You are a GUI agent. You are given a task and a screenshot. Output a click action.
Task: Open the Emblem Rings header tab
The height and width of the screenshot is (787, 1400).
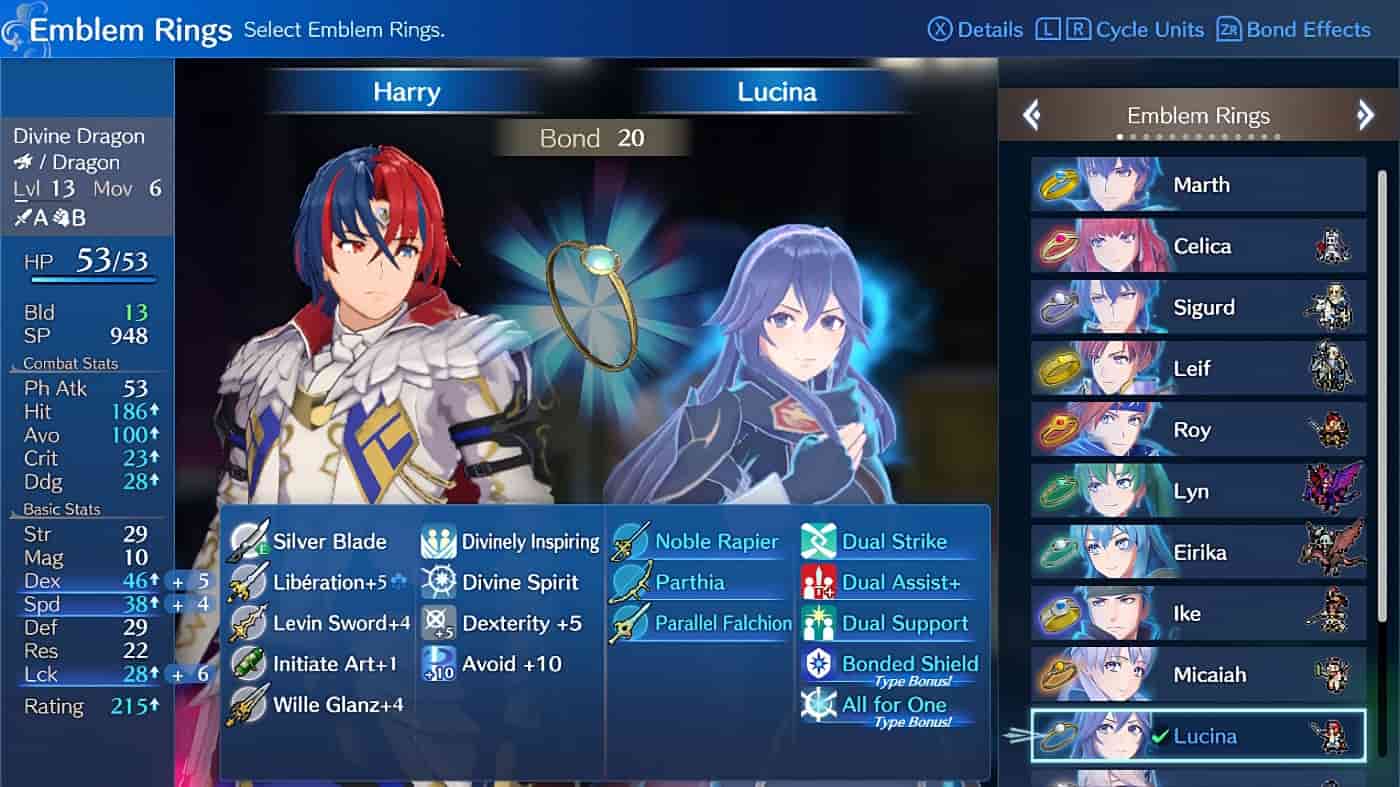point(1198,115)
